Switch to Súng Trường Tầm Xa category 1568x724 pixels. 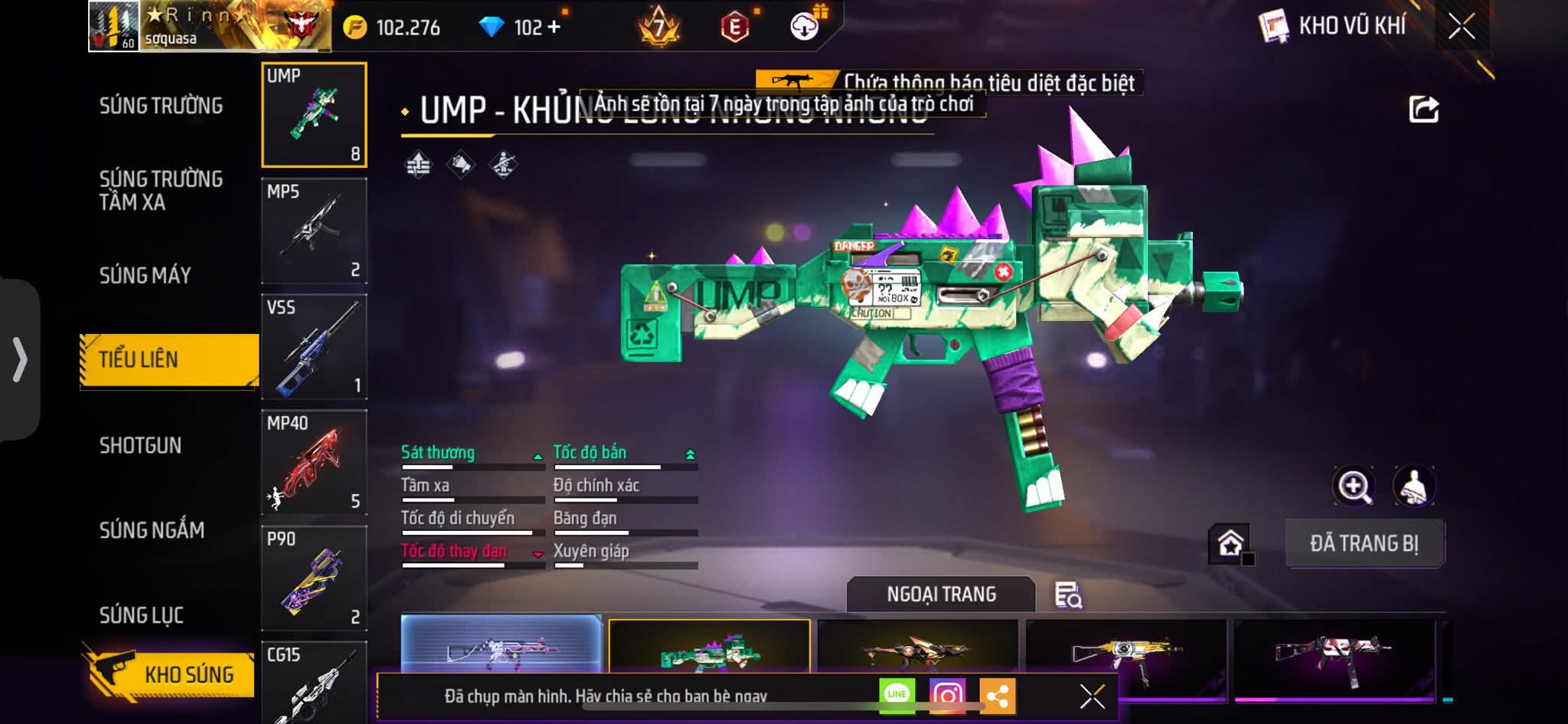point(161,190)
